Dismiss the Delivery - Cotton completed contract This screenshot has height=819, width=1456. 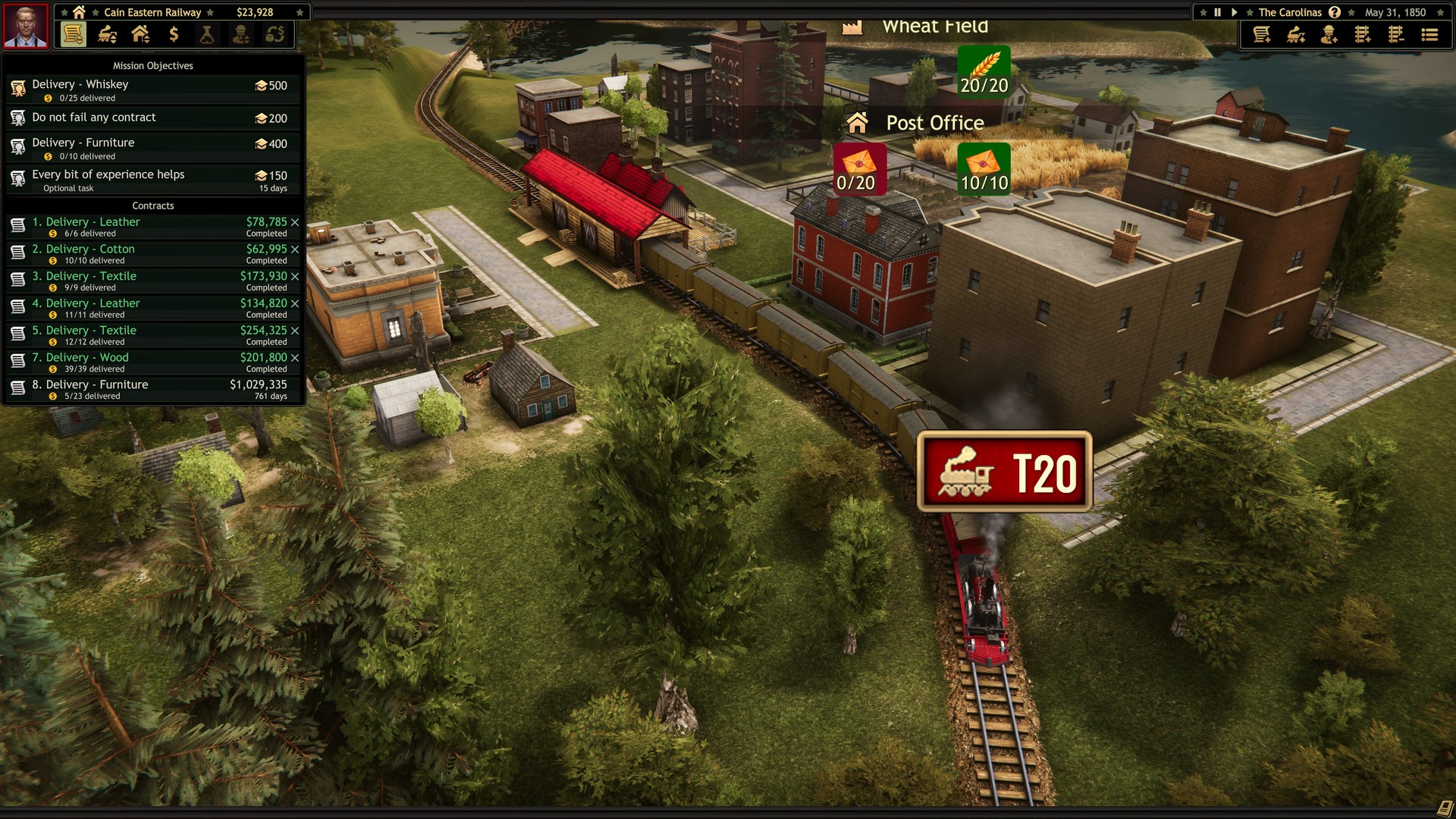(295, 249)
